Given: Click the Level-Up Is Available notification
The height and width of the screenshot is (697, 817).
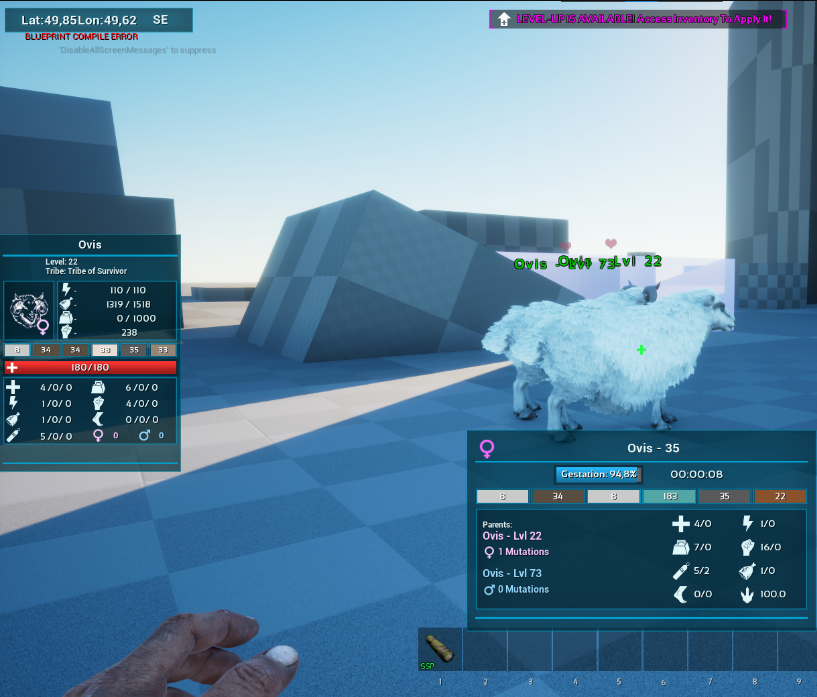Looking at the screenshot, I should 638,19.
